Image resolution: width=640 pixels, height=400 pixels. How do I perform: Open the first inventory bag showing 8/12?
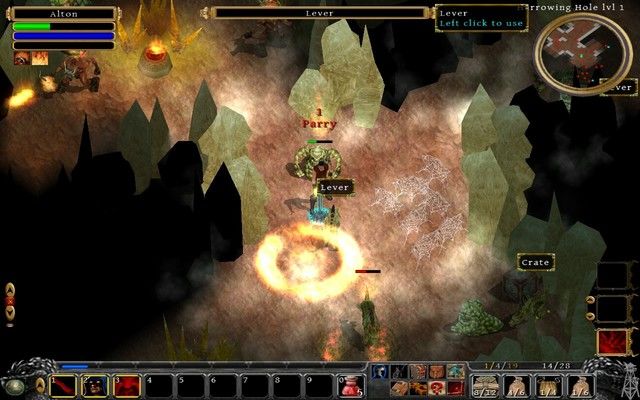[x=484, y=386]
